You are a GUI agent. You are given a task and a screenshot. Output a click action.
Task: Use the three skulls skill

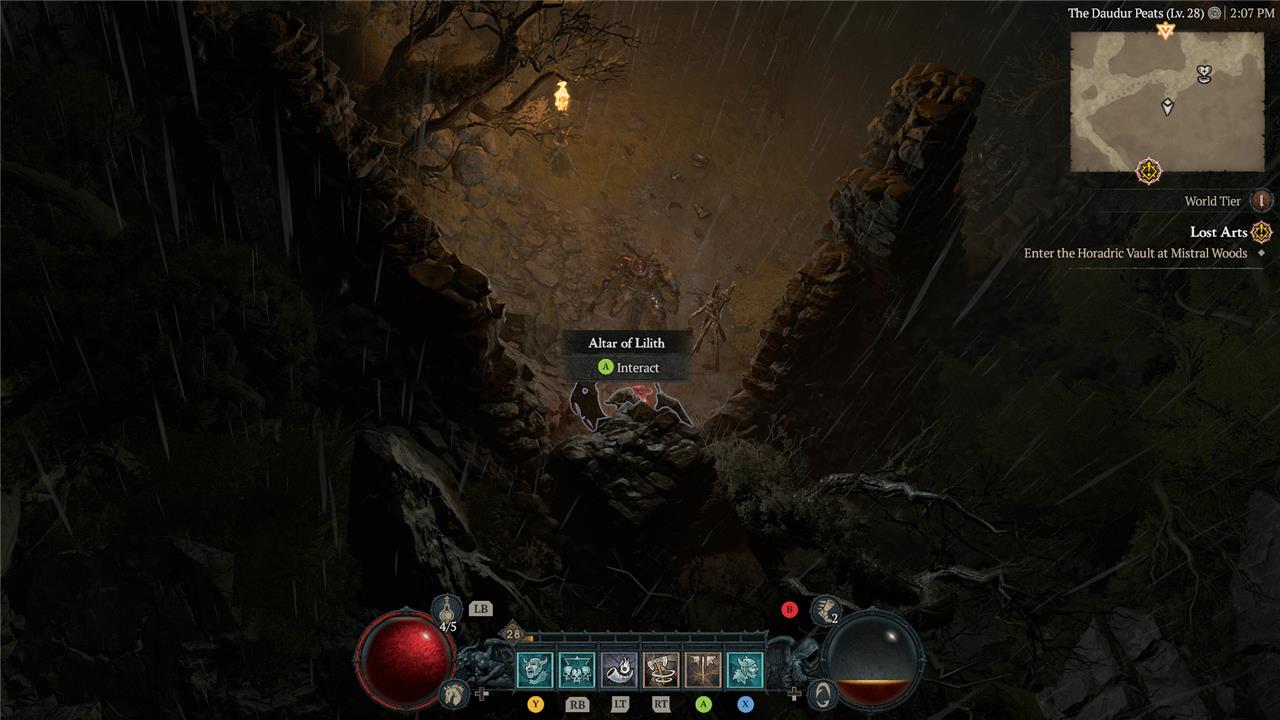(x=577, y=669)
